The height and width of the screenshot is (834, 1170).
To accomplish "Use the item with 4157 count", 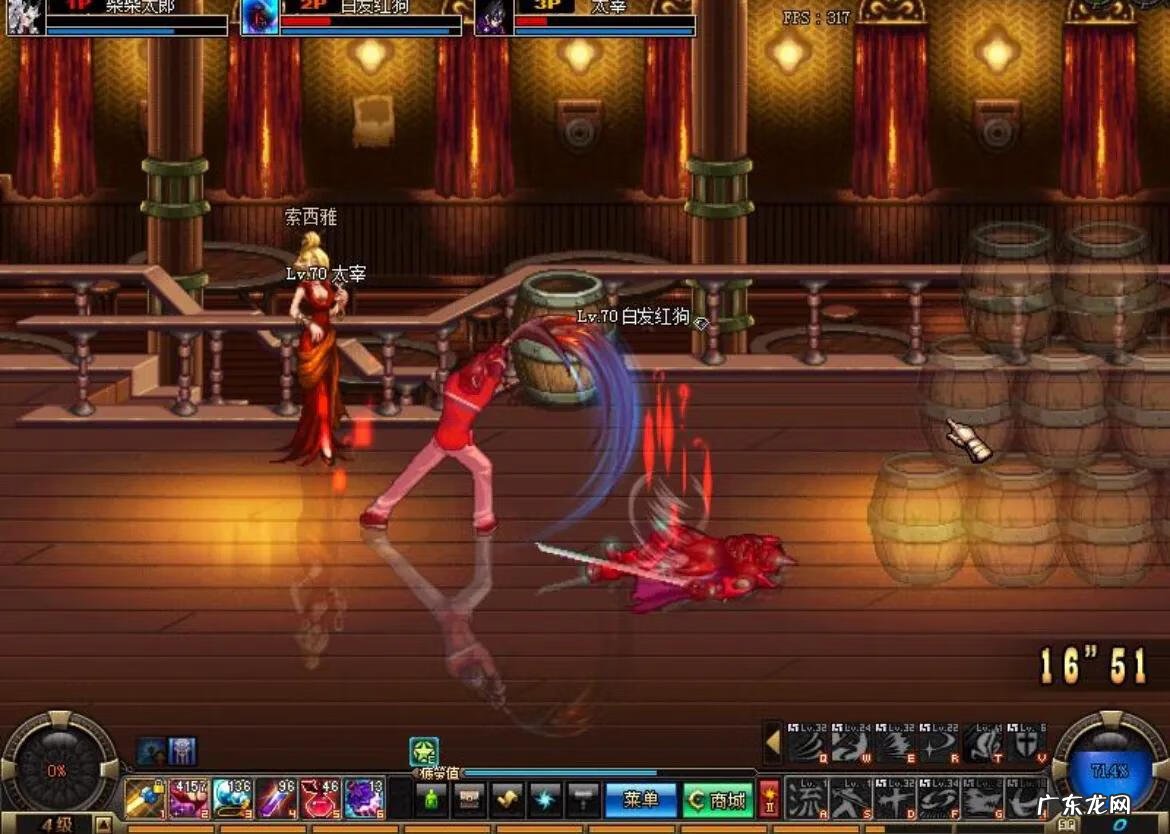I will (189, 799).
